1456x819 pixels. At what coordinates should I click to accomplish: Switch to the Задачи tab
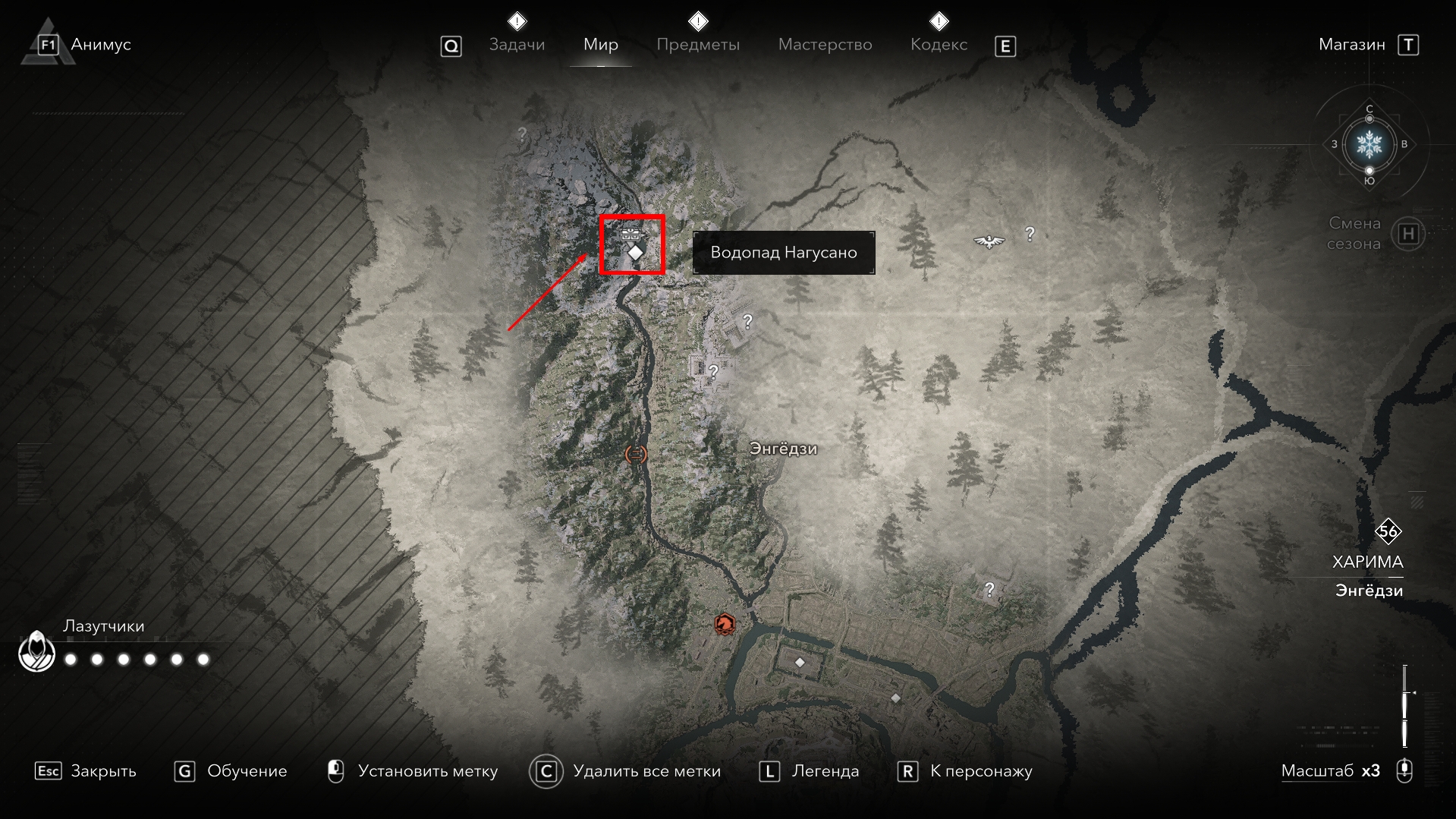click(517, 45)
